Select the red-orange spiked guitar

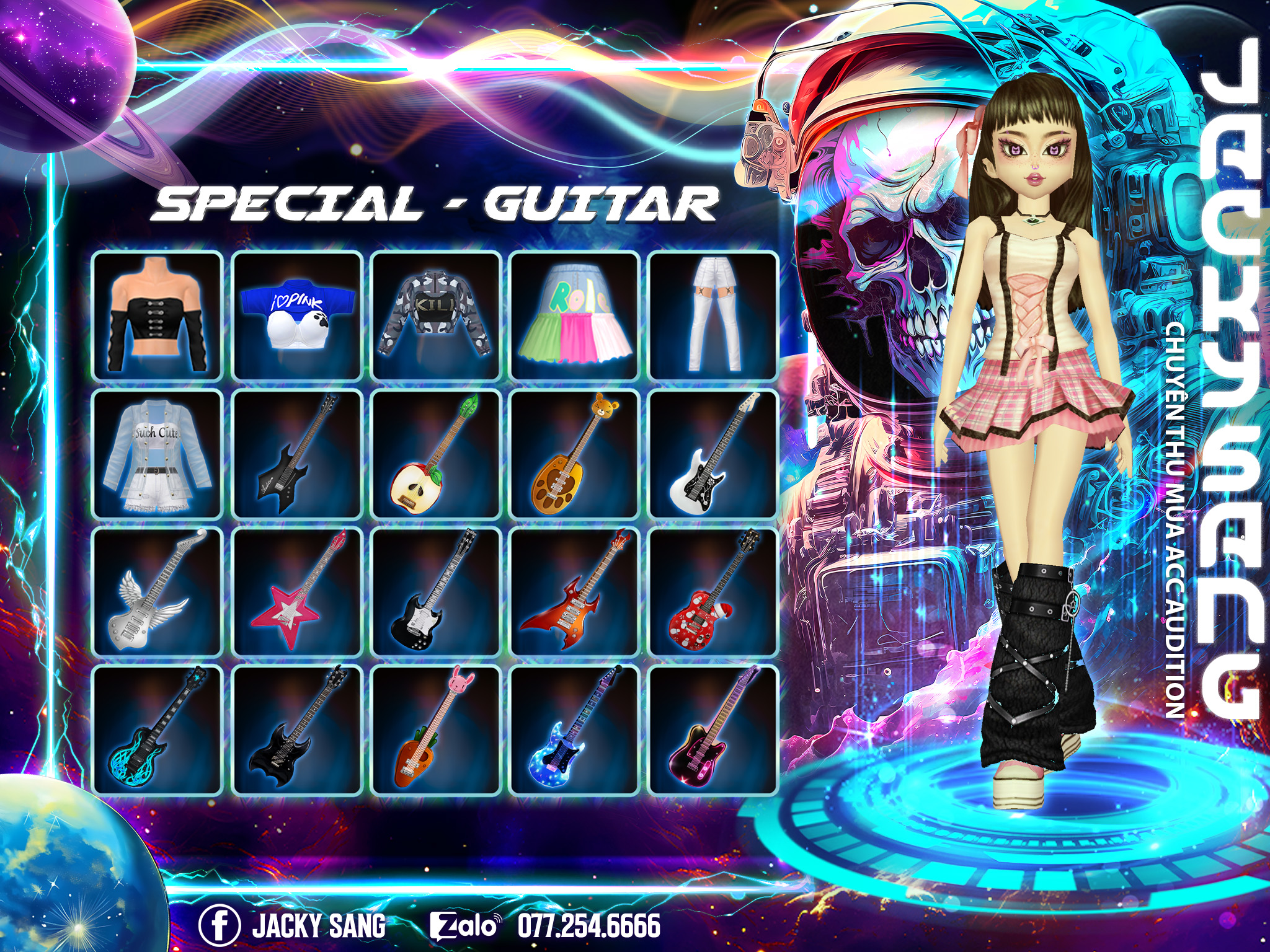[x=575, y=592]
